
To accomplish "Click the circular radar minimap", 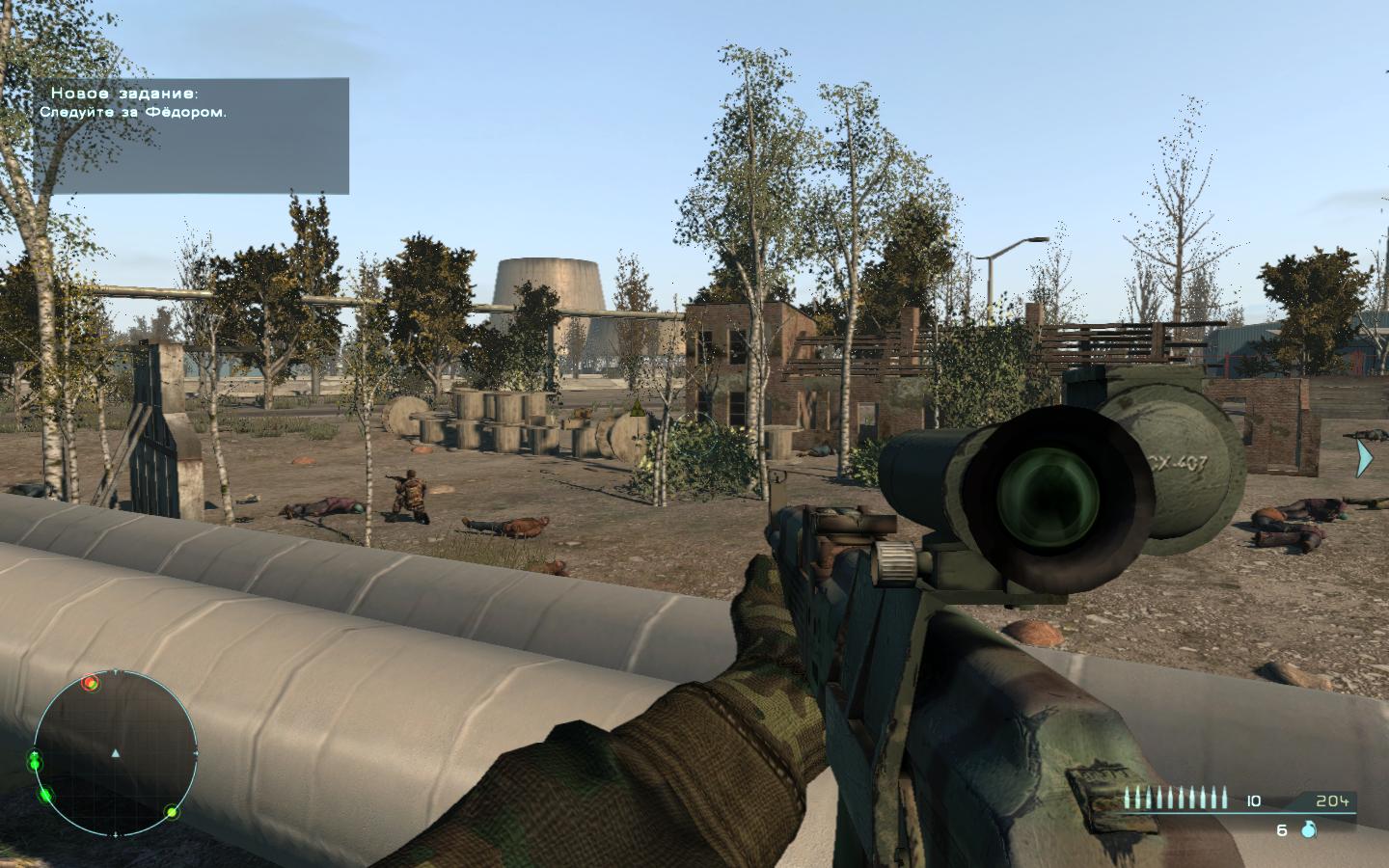I will 115,753.
